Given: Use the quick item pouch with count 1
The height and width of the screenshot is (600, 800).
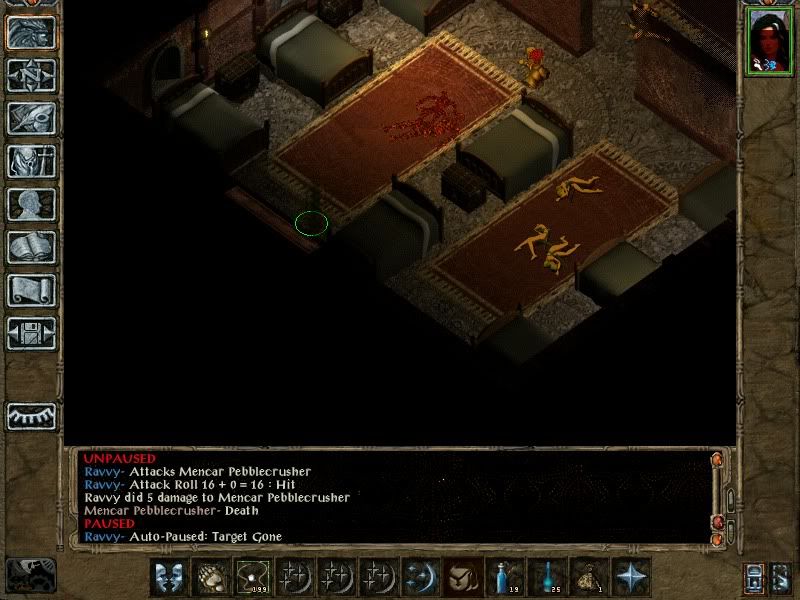Looking at the screenshot, I should point(589,577).
